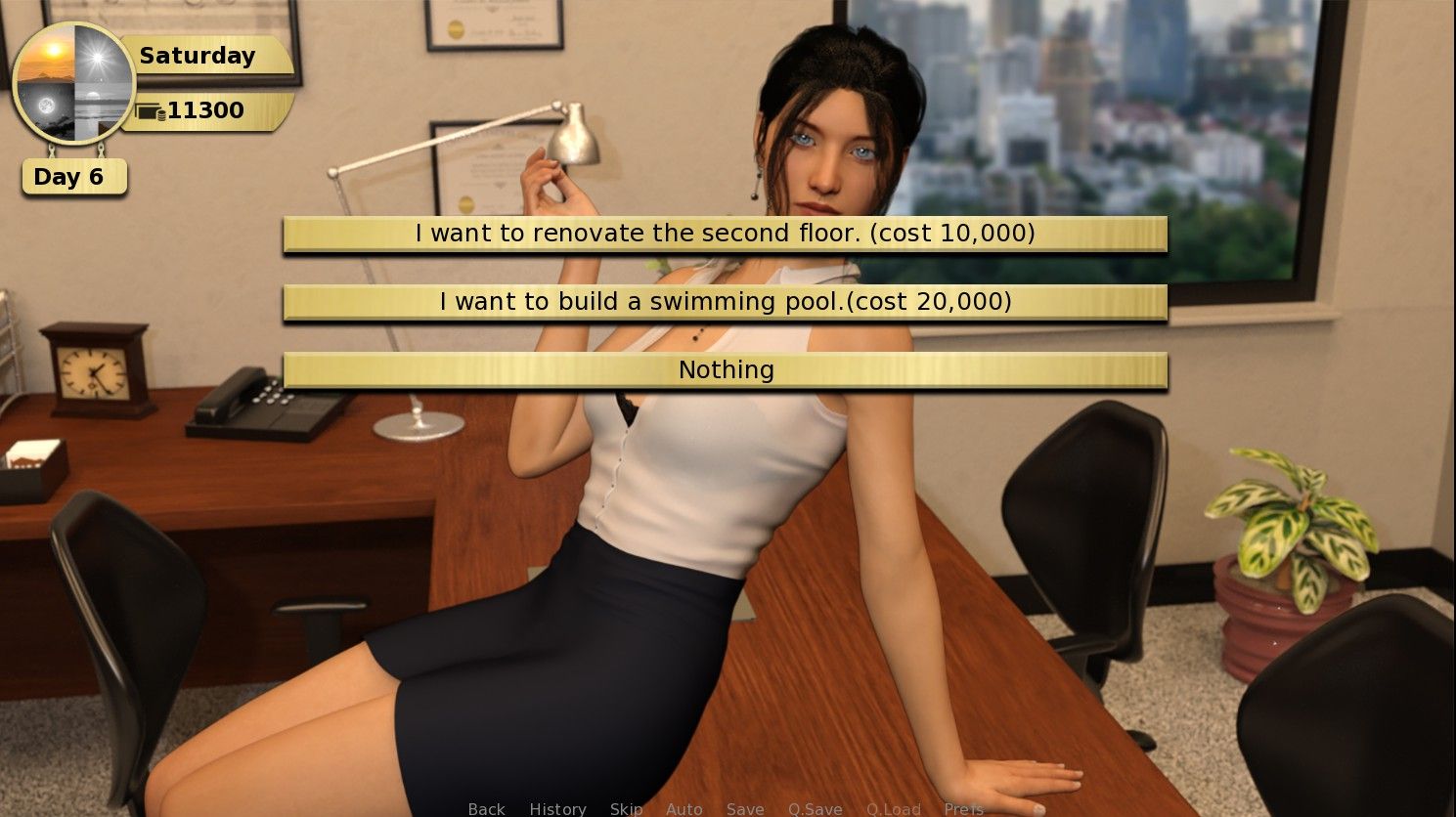
Task: Choose to renovate the second floor
Action: [726, 234]
